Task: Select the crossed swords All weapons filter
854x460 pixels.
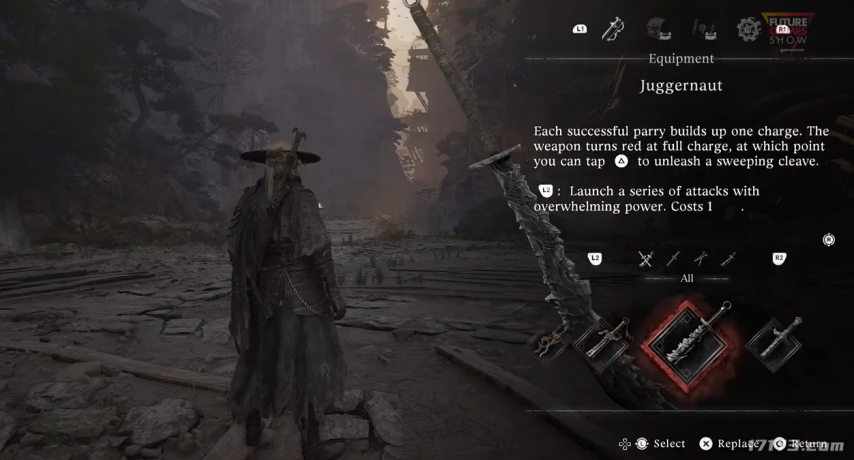Action: [646, 259]
